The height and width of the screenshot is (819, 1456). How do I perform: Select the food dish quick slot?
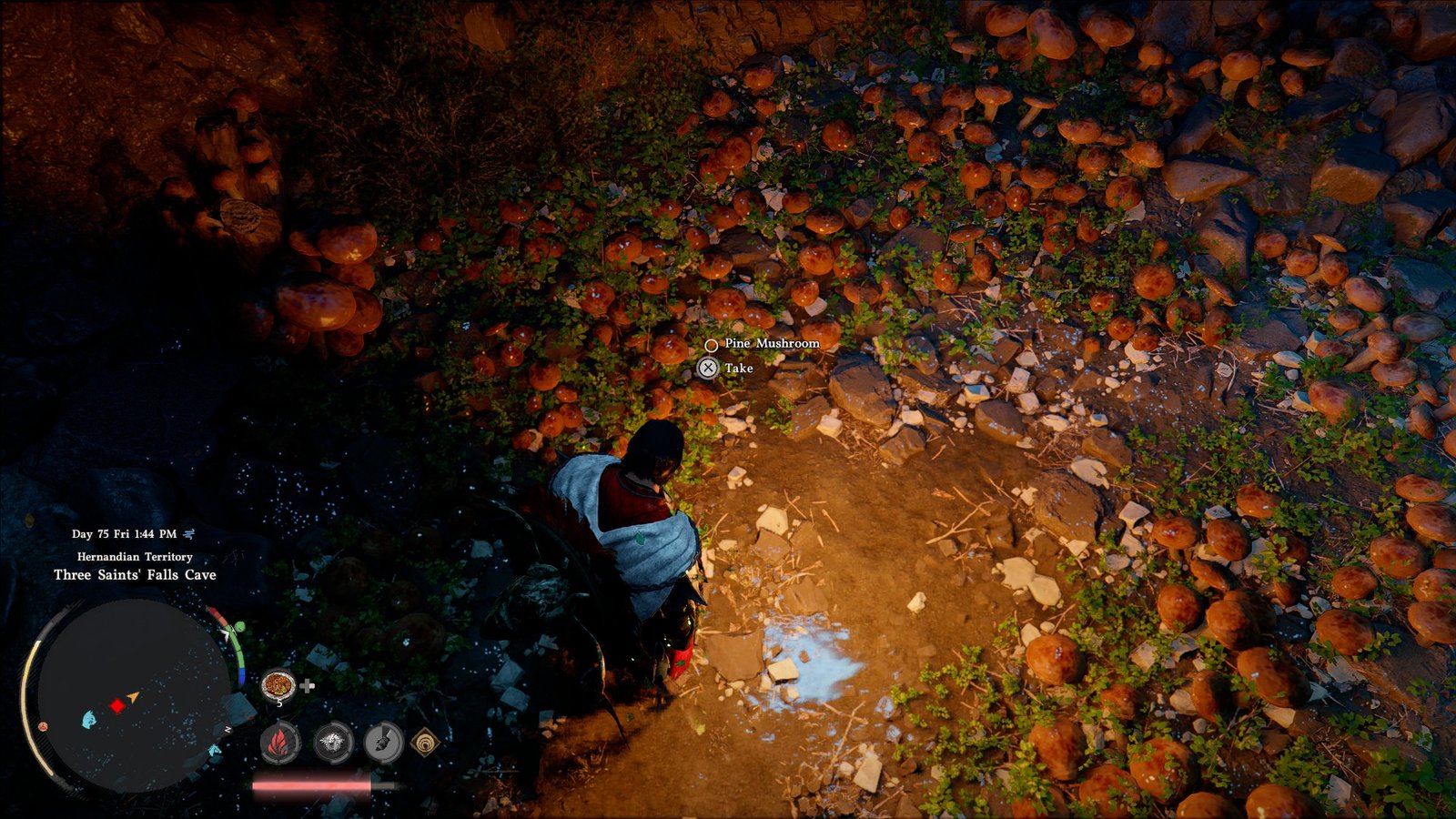[x=278, y=684]
